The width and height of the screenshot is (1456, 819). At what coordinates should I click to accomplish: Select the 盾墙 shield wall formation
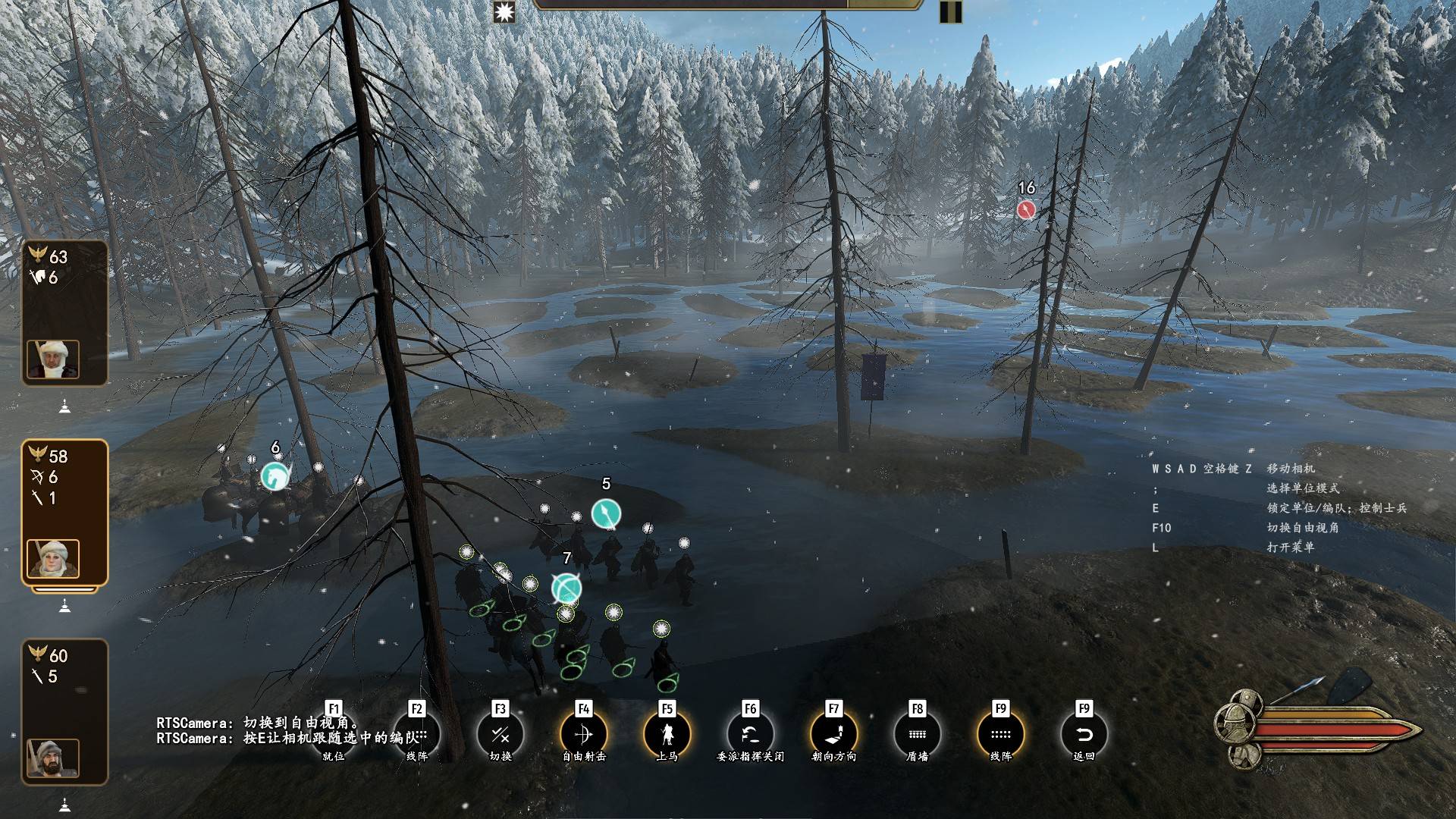point(917,734)
